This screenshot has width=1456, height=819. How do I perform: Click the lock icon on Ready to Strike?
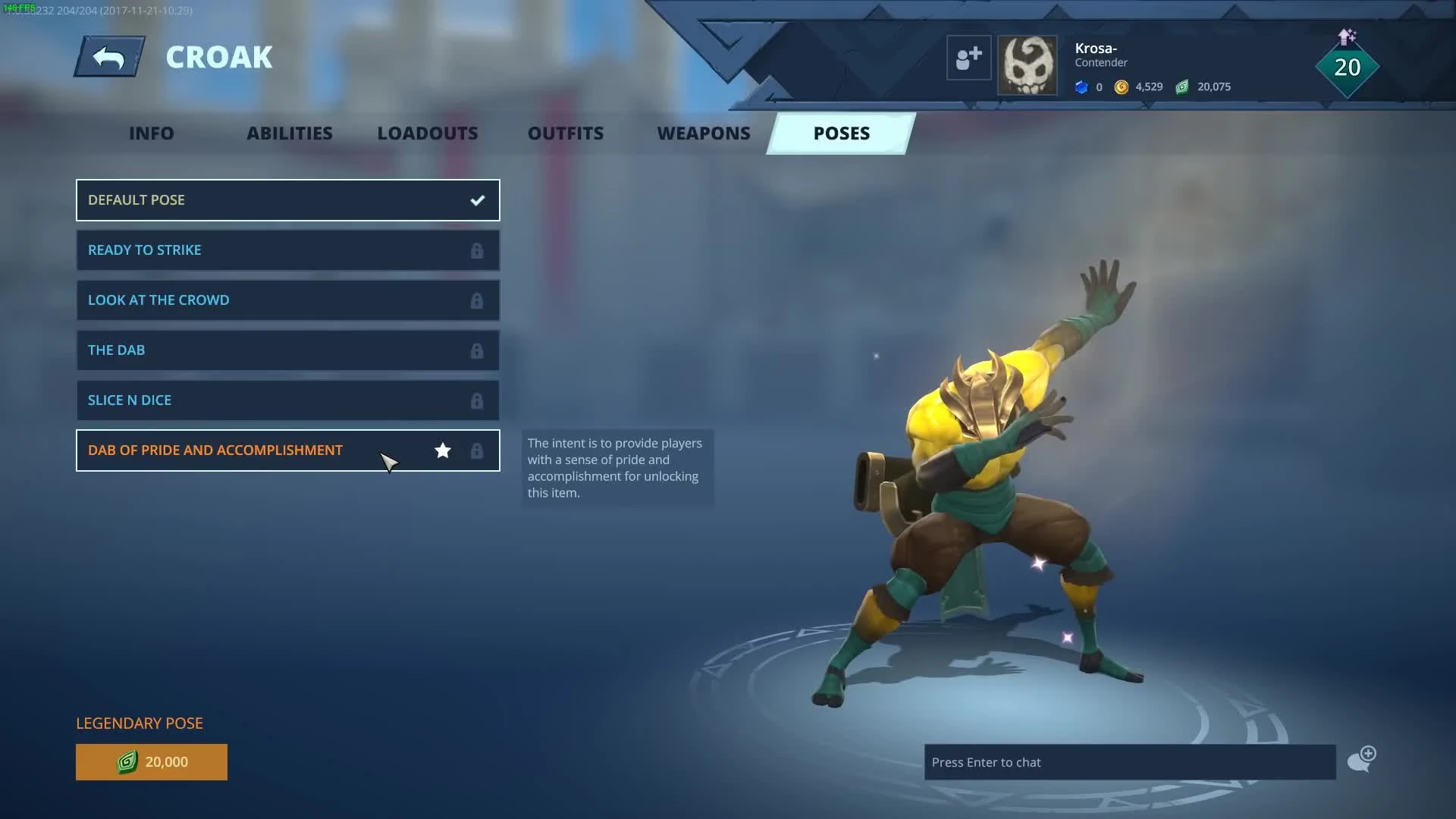tap(477, 250)
